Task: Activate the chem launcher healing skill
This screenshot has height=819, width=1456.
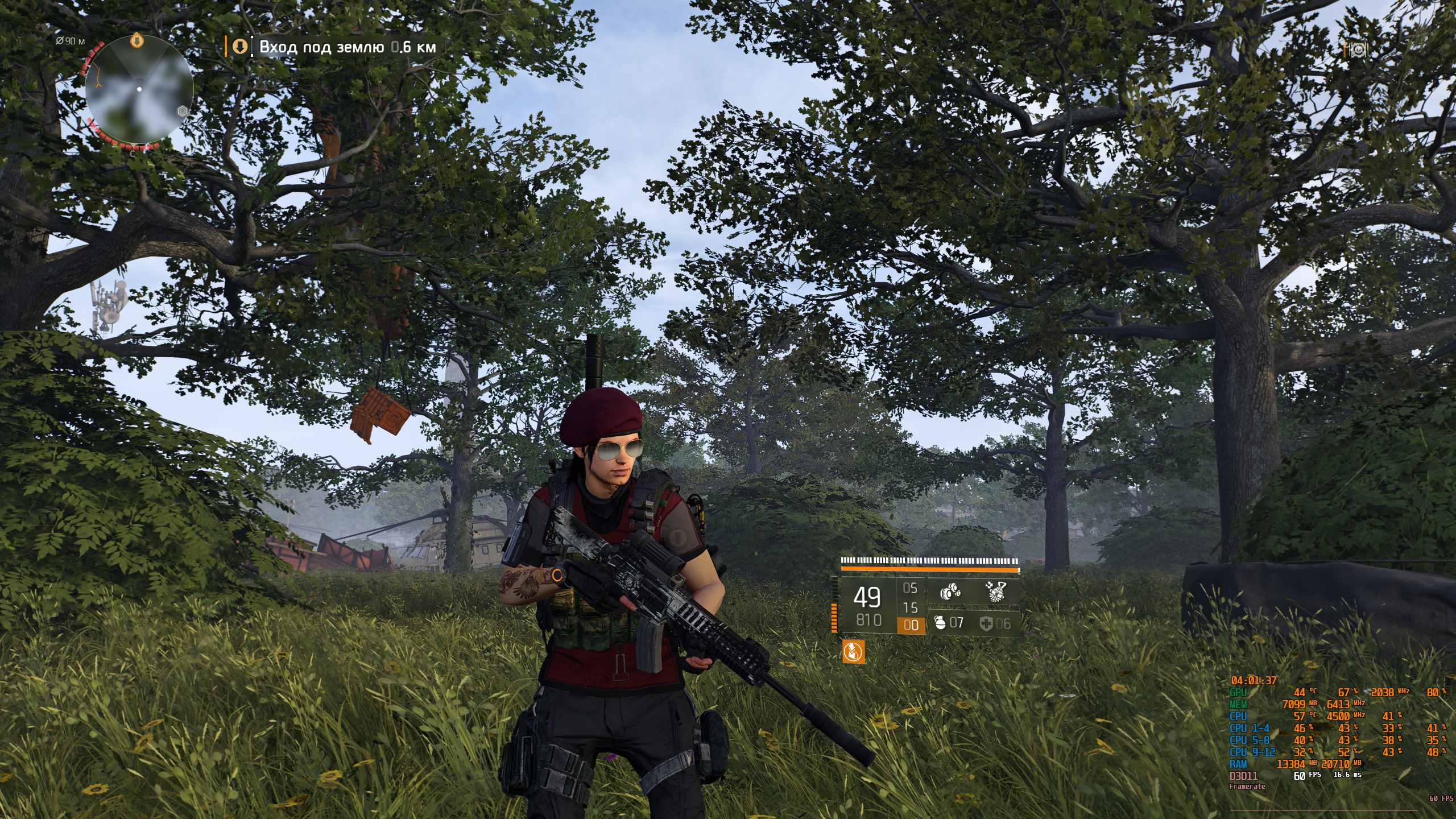Action: 996,591
